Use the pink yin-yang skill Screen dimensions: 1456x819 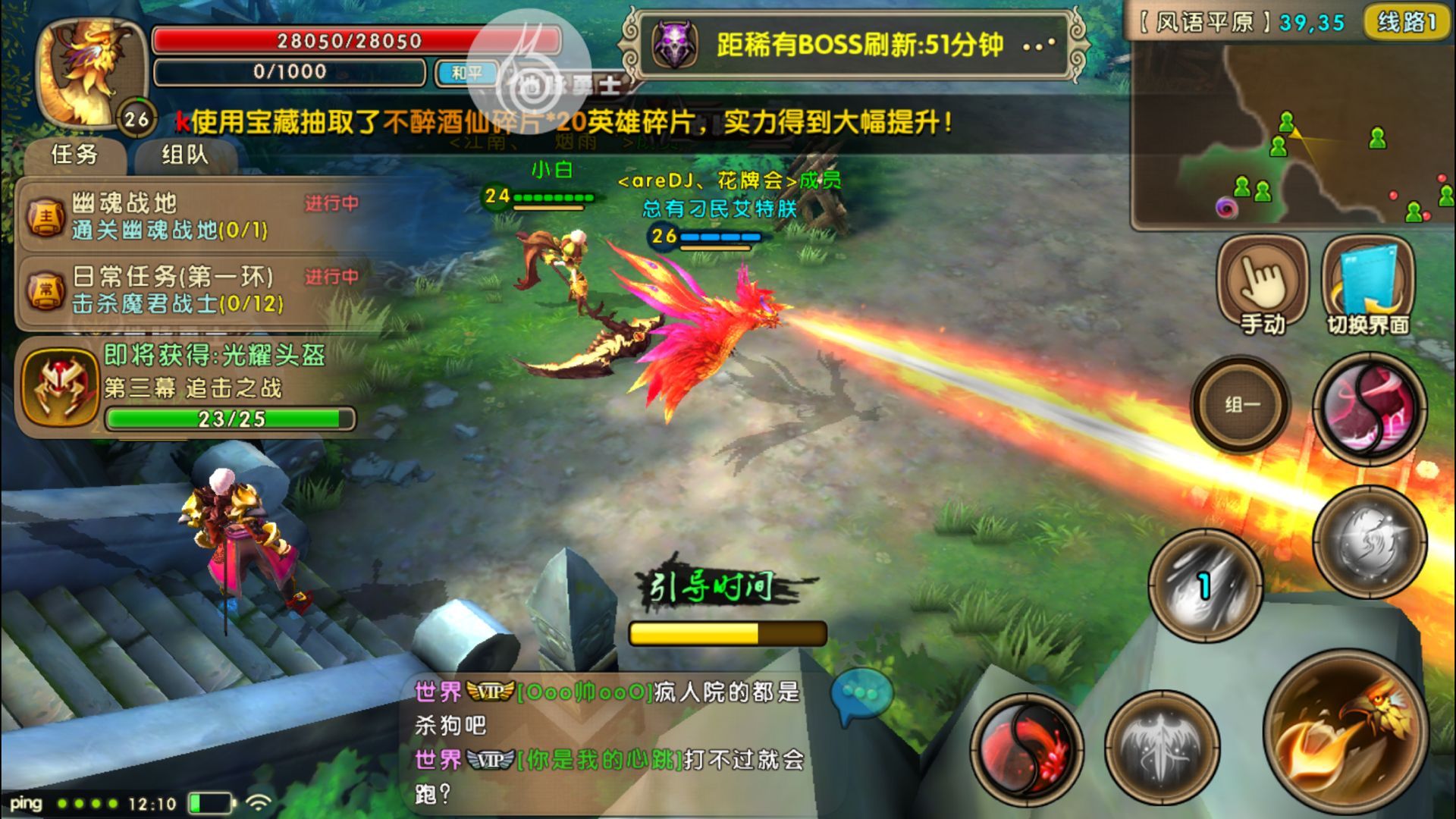(1370, 409)
